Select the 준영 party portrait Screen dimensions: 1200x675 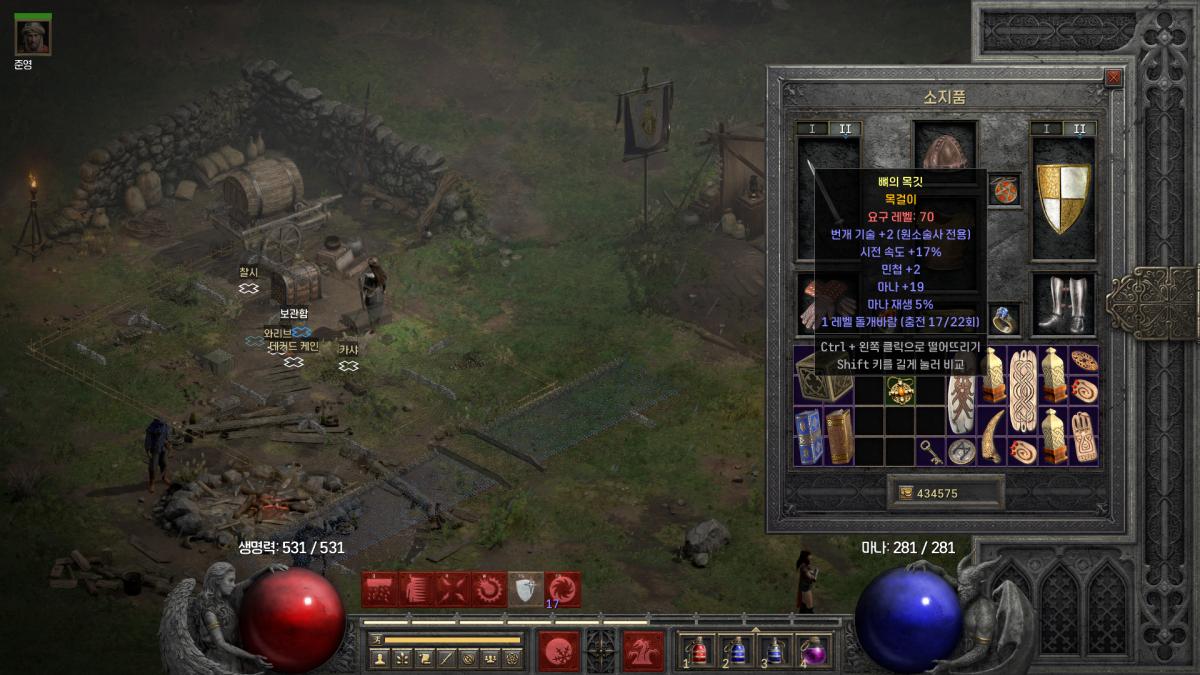click(33, 37)
